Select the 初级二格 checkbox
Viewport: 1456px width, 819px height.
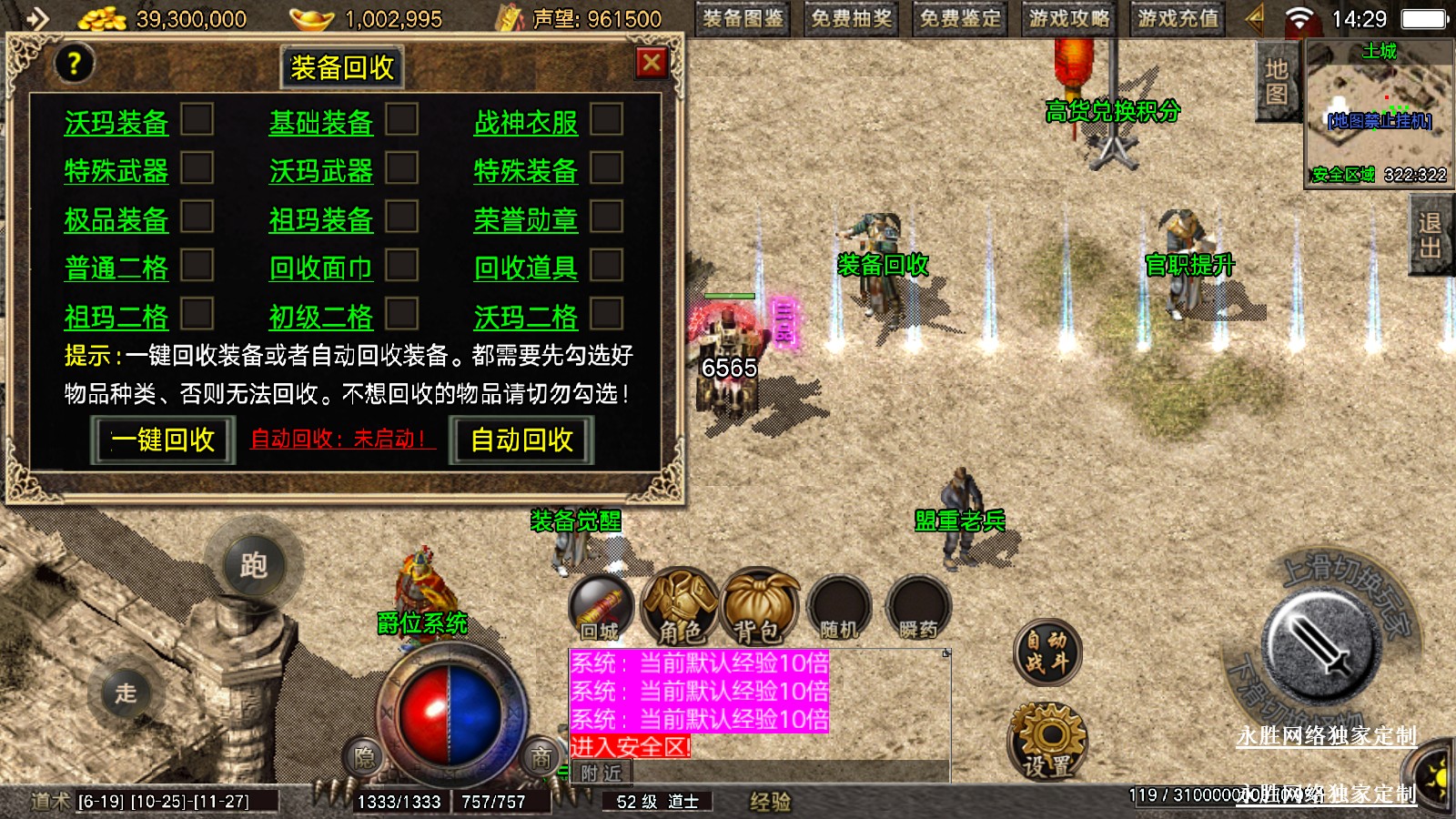coord(402,314)
